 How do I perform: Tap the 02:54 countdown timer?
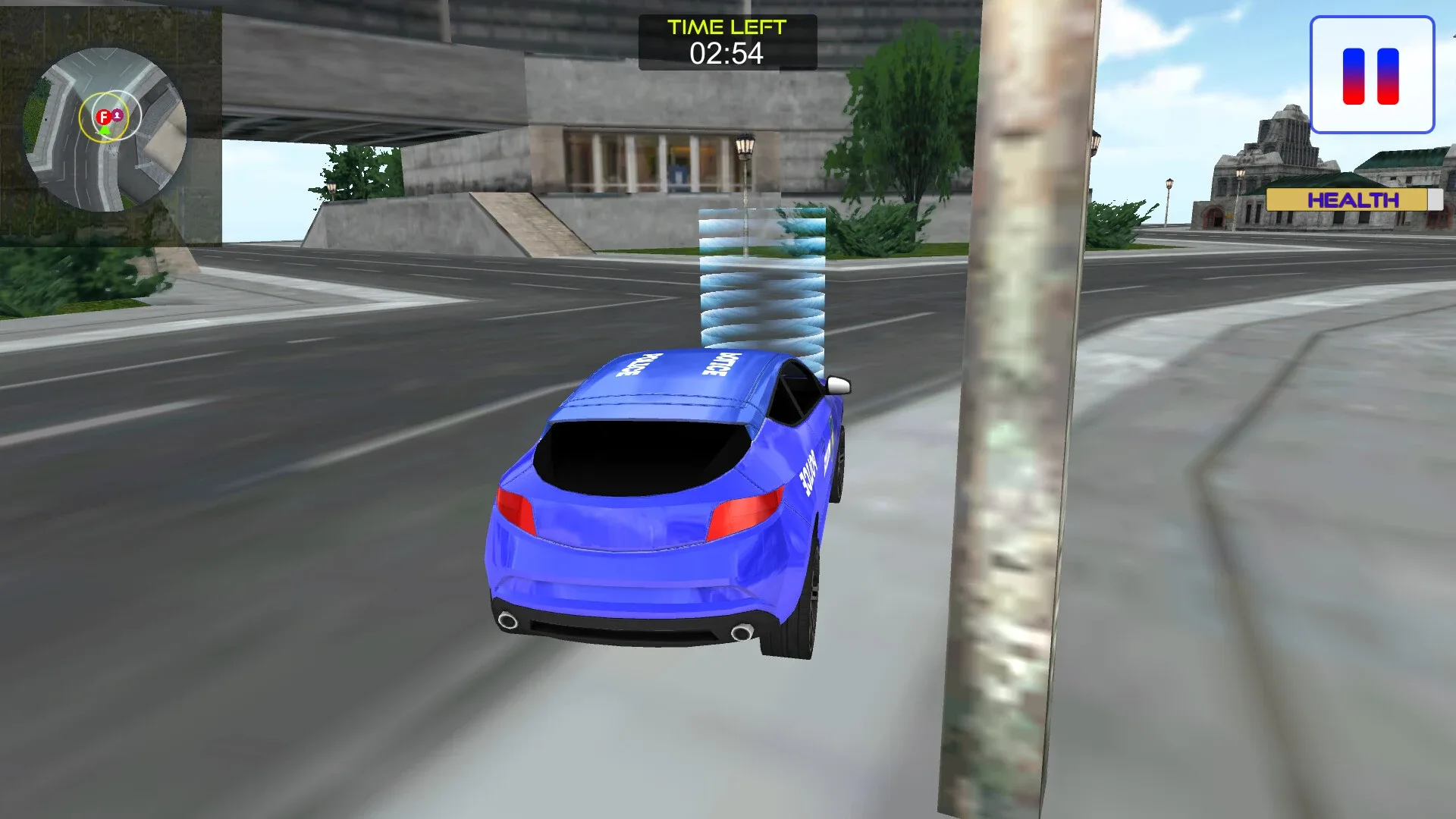point(726,55)
